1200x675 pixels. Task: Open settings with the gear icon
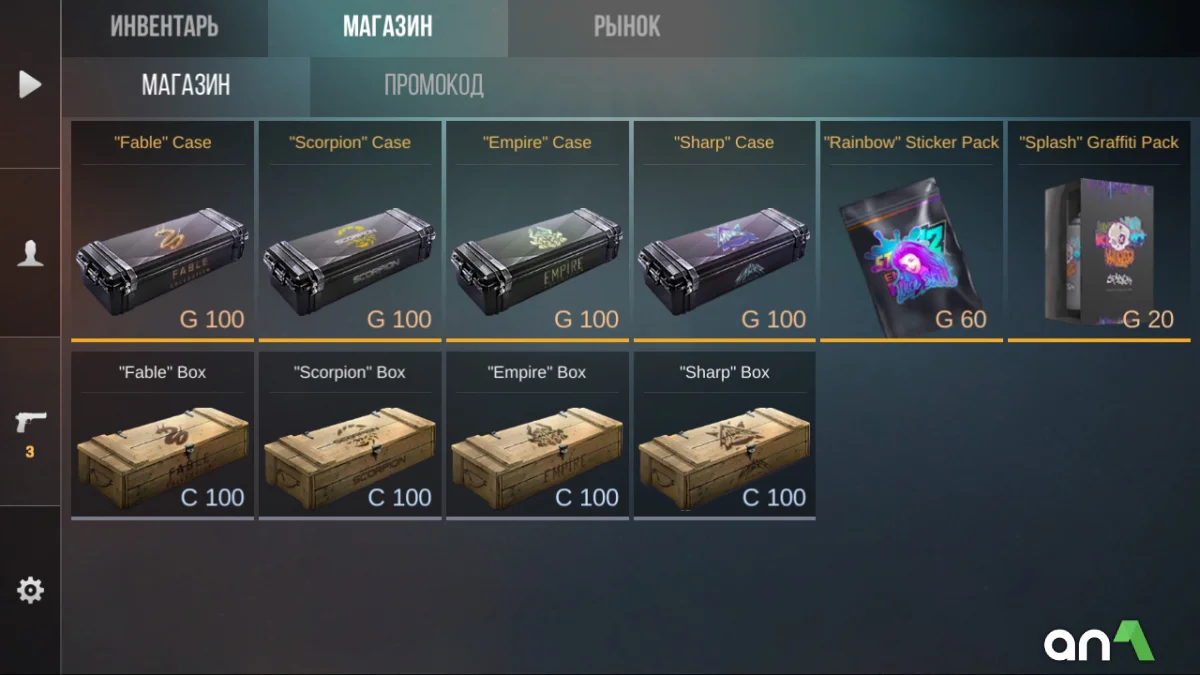click(x=30, y=591)
